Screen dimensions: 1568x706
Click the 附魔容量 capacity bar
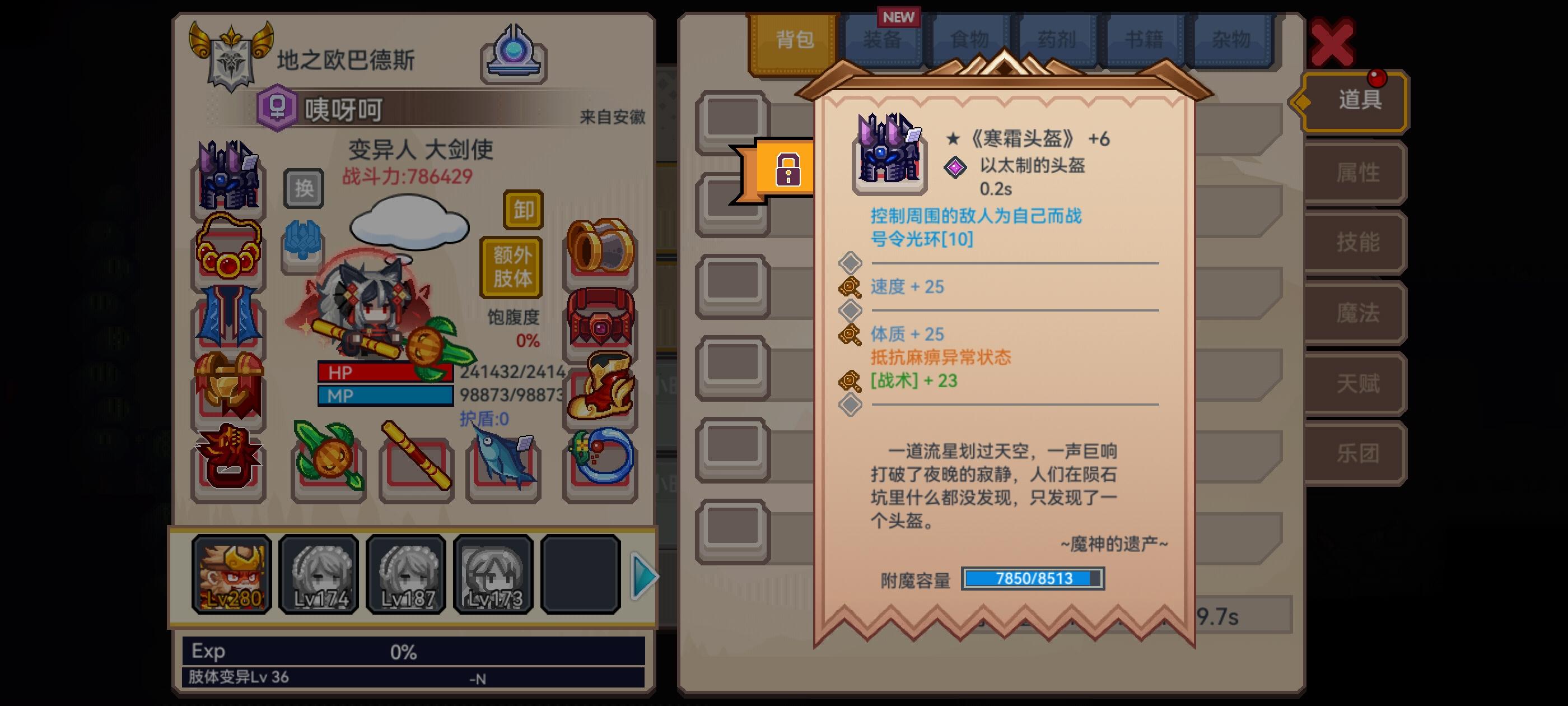tap(1033, 579)
